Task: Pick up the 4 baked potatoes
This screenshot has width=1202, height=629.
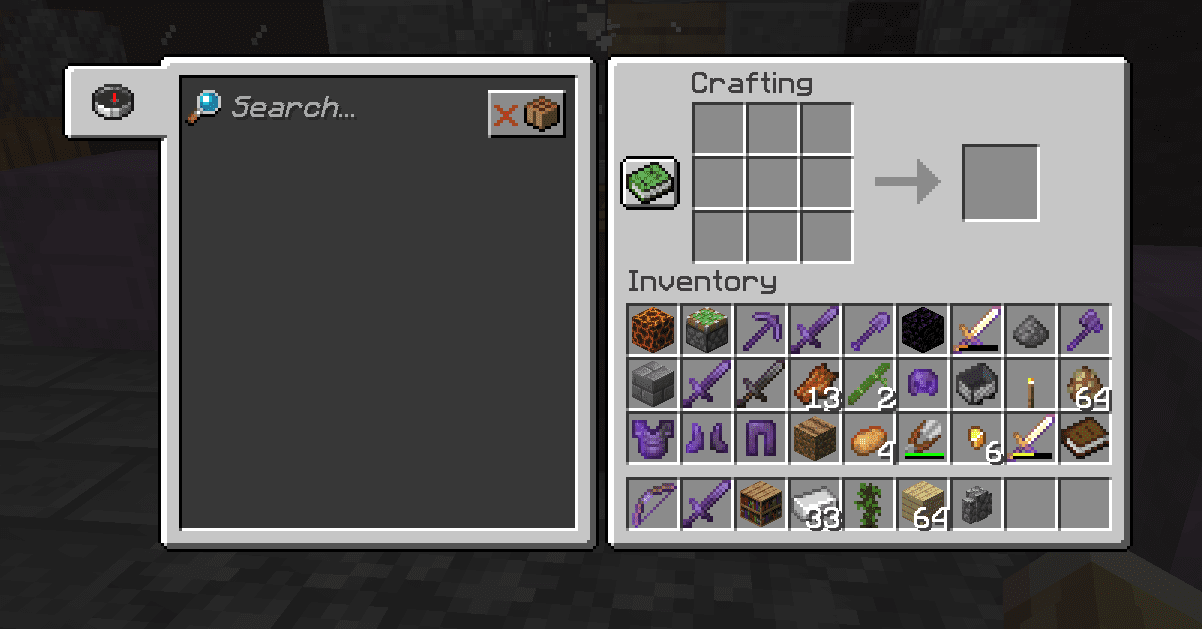Action: (869, 438)
